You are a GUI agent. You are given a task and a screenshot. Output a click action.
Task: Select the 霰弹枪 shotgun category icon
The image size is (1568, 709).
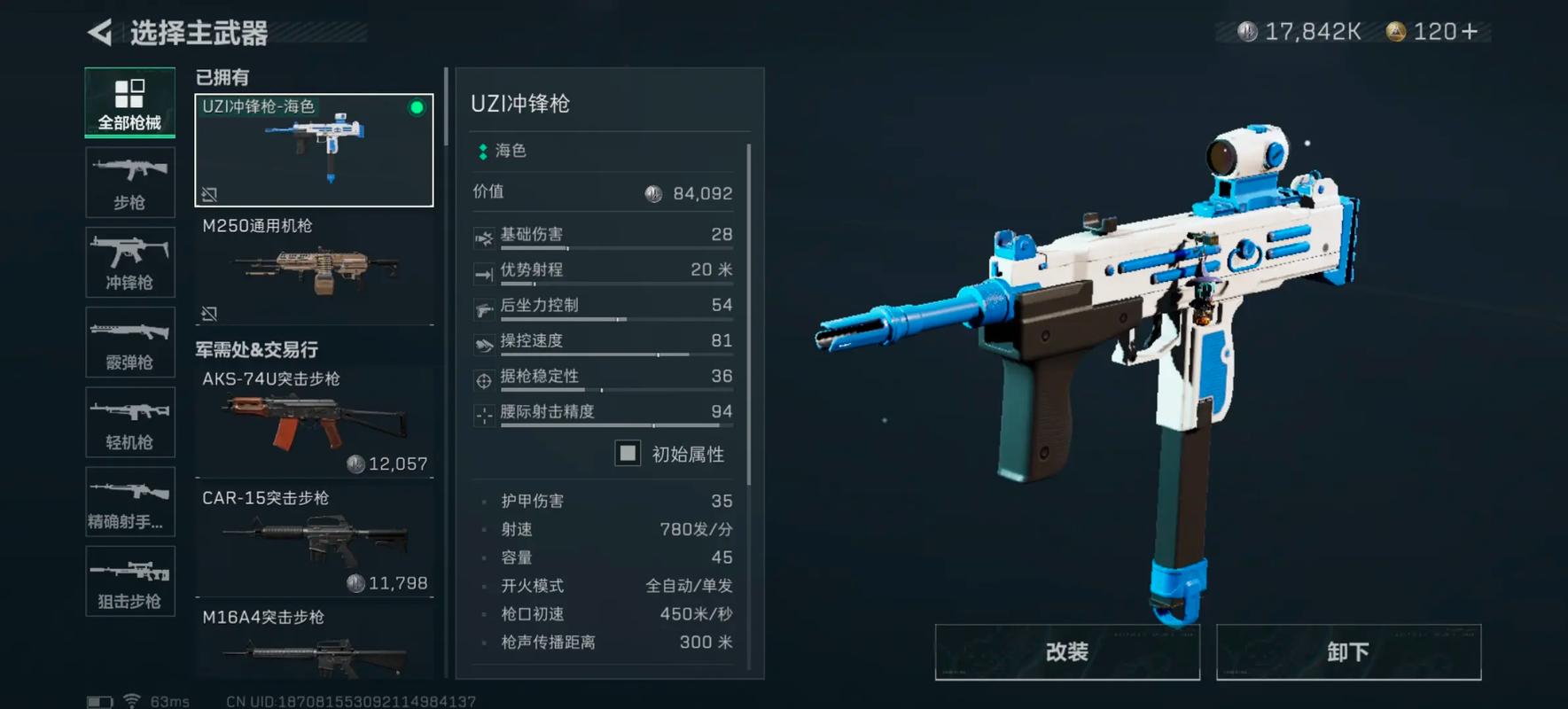pyautogui.click(x=129, y=342)
